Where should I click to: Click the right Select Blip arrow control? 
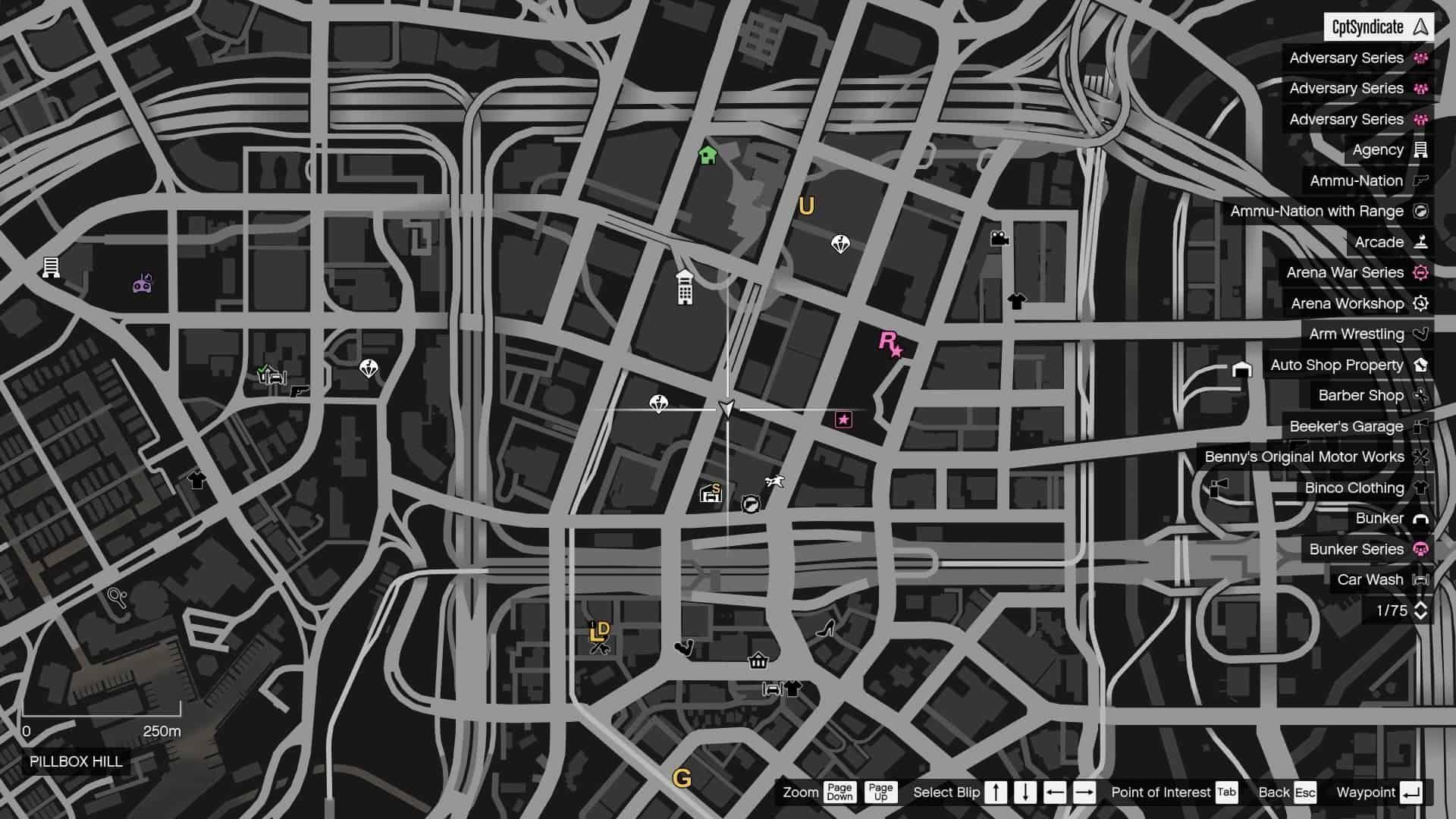coord(1083,792)
